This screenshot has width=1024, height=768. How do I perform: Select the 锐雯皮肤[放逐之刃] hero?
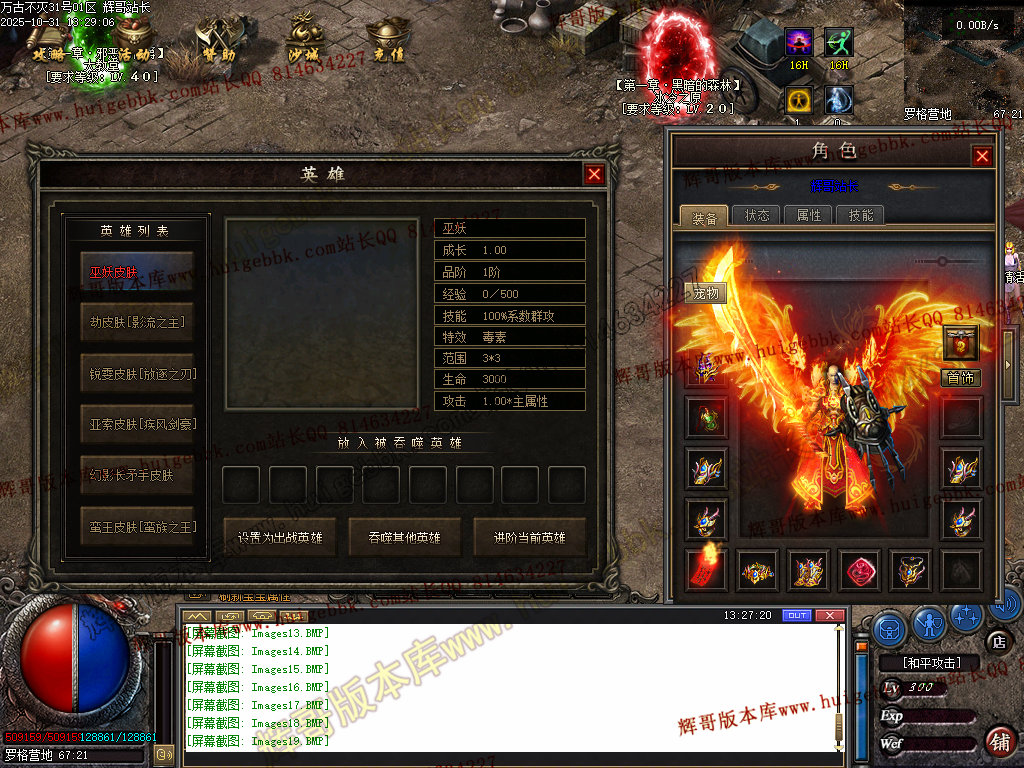click(x=137, y=373)
